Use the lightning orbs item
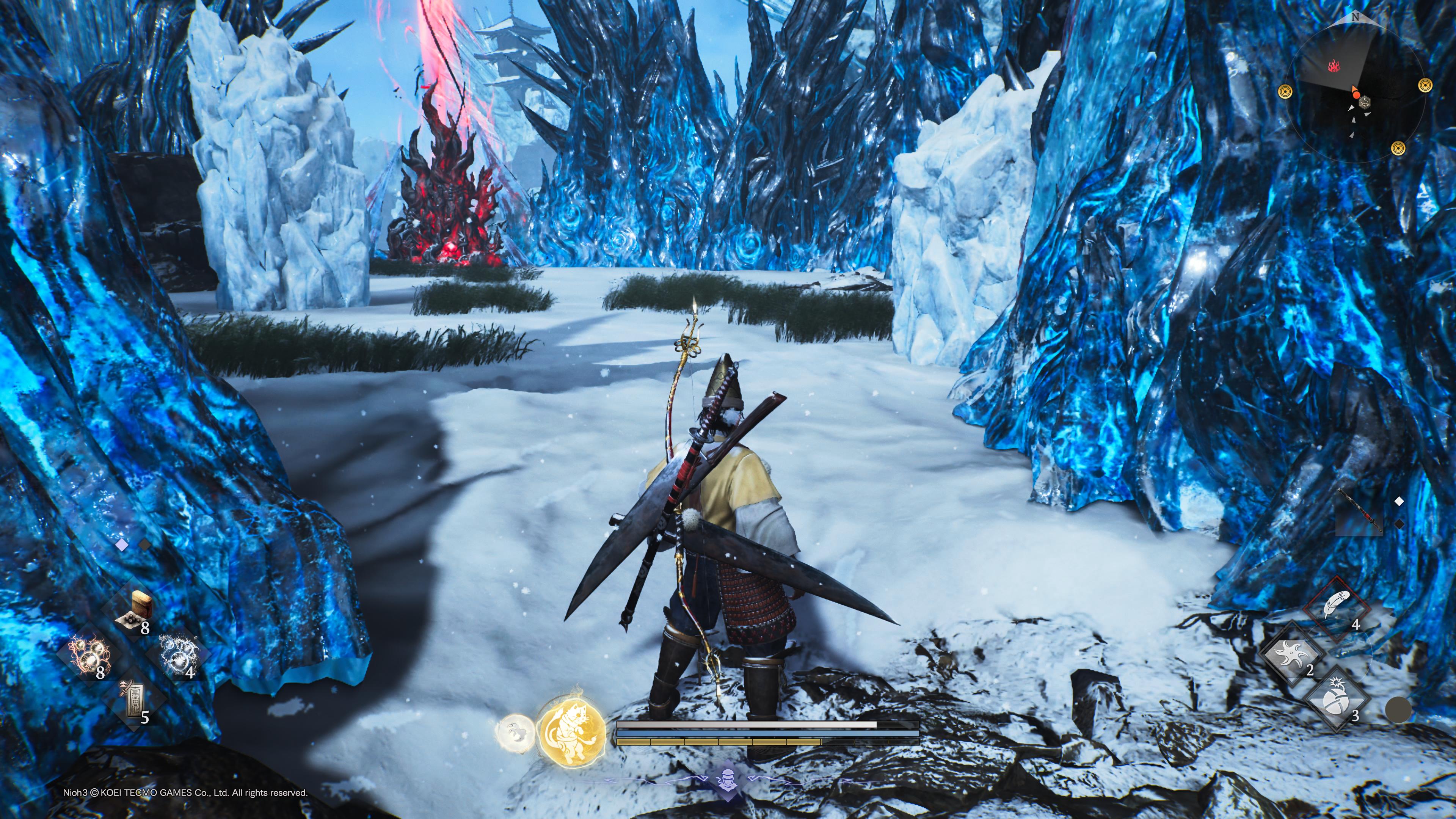Screen dimensions: 1456x819 click(90, 656)
